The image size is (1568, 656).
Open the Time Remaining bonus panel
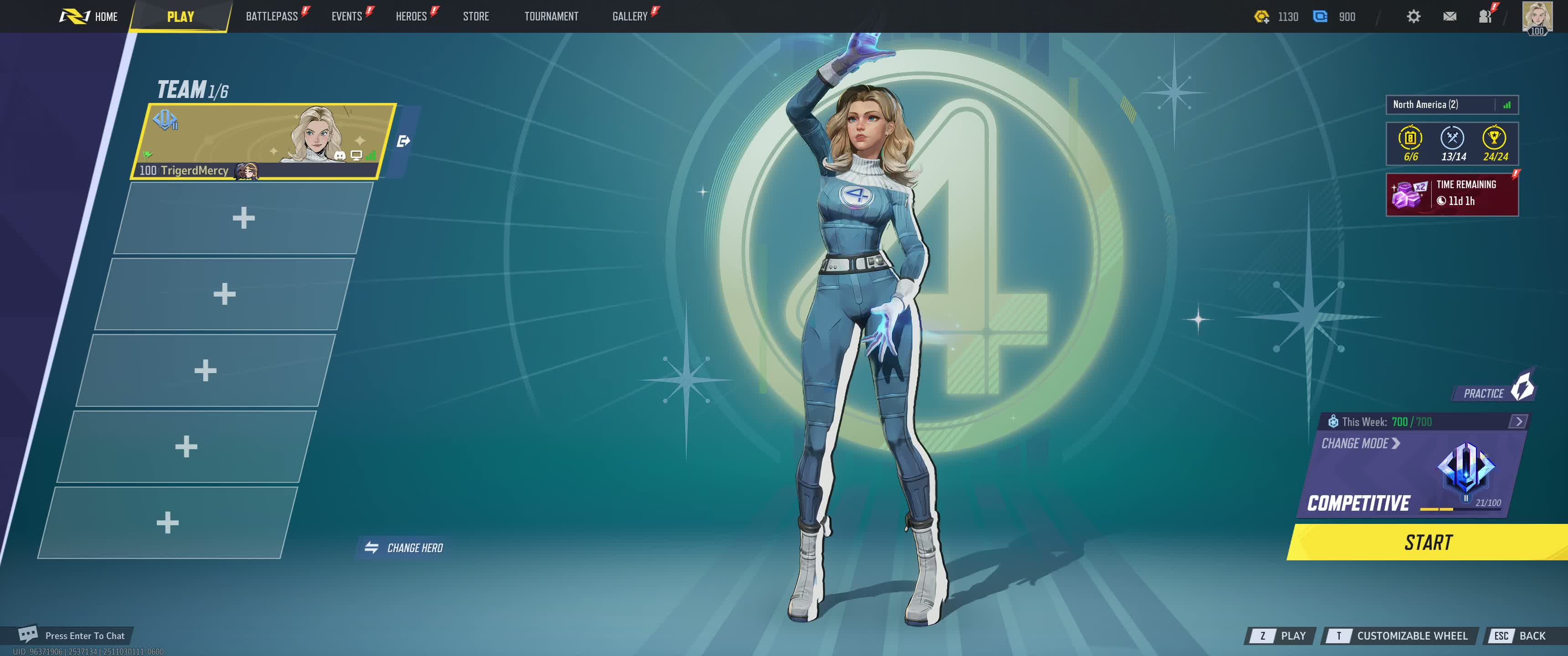point(1451,194)
